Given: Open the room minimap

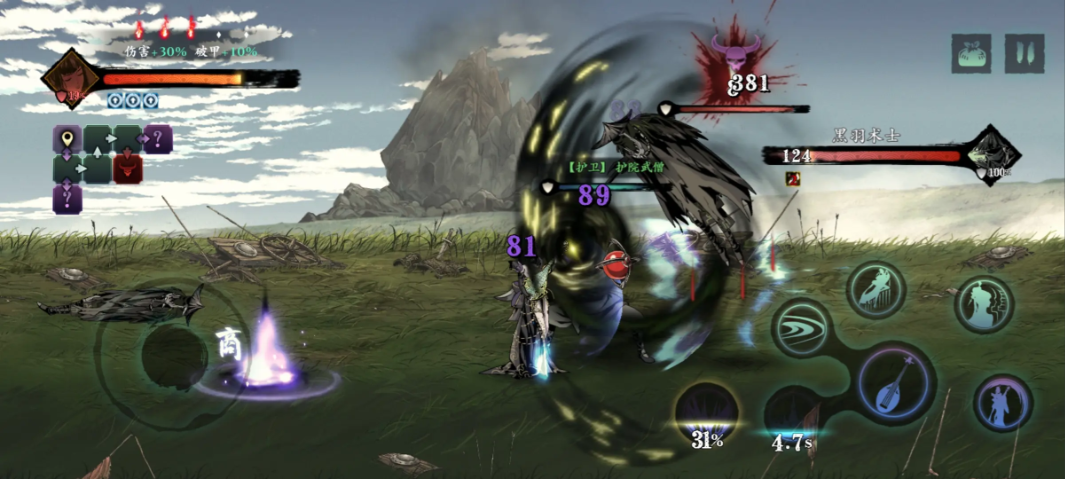Looking at the screenshot, I should pyautogui.click(x=110, y=166).
